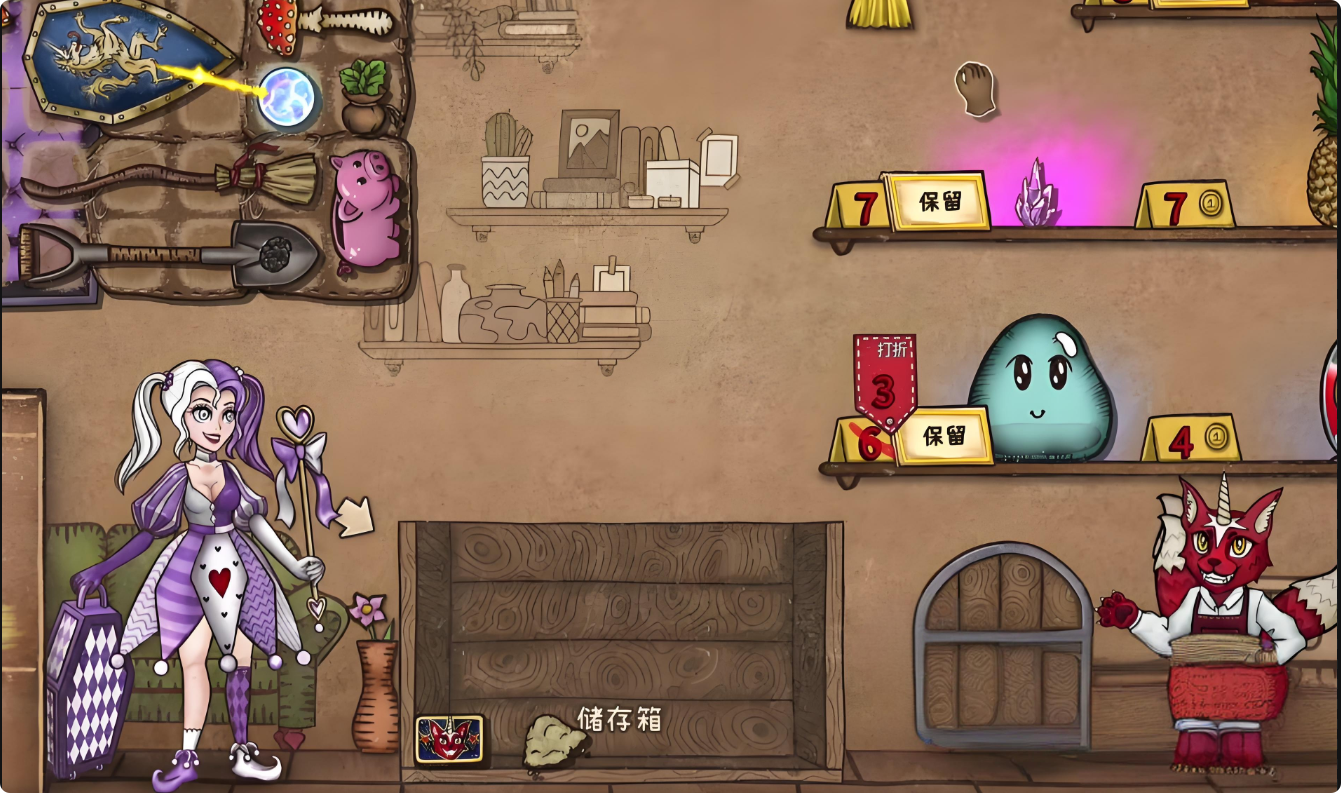Reserve the purple crystal shop item
The image size is (1341, 793).
click(x=938, y=201)
